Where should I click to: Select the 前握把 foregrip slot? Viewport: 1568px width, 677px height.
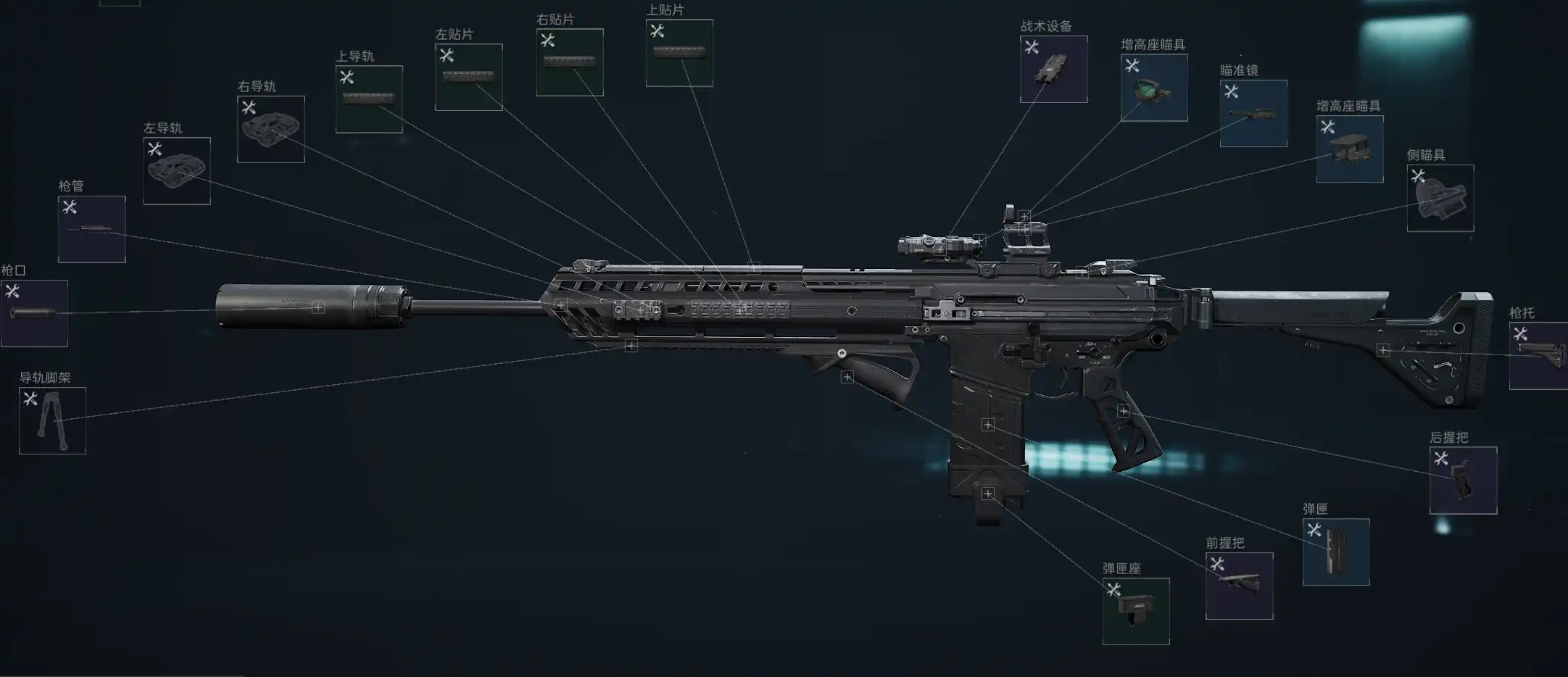[x=1239, y=586]
